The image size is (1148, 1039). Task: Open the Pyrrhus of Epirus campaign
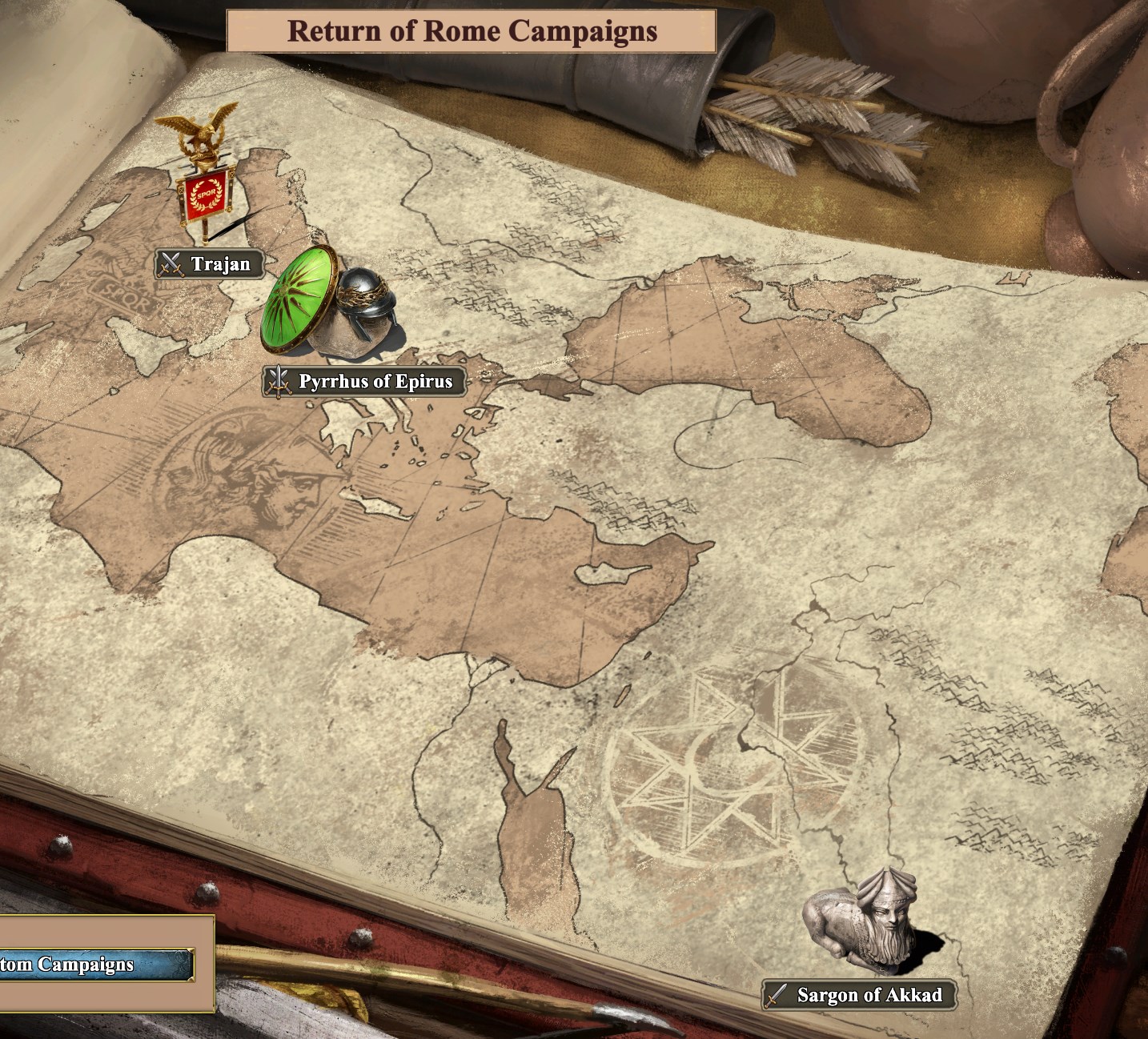pos(365,382)
